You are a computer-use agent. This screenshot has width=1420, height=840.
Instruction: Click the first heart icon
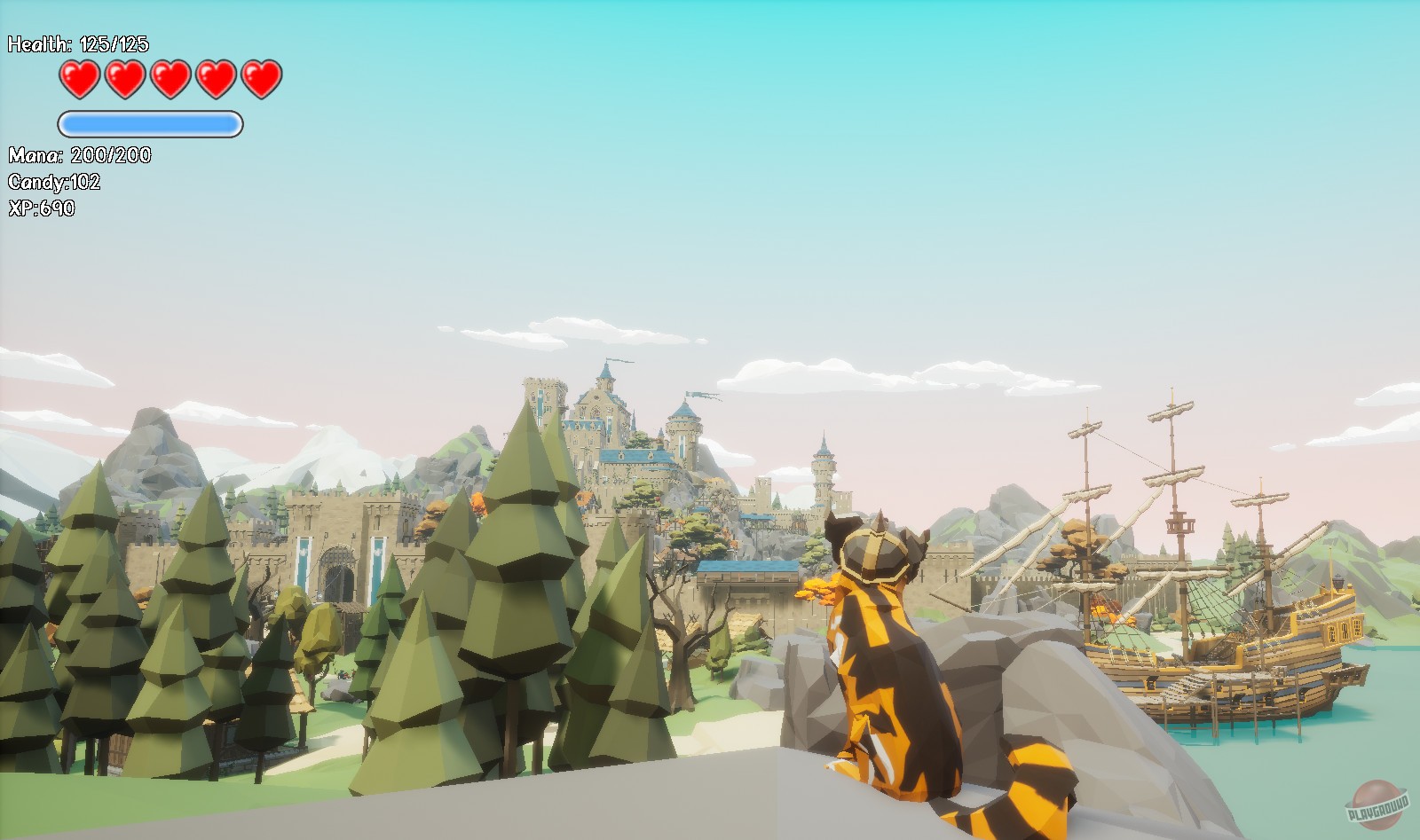tap(79, 78)
